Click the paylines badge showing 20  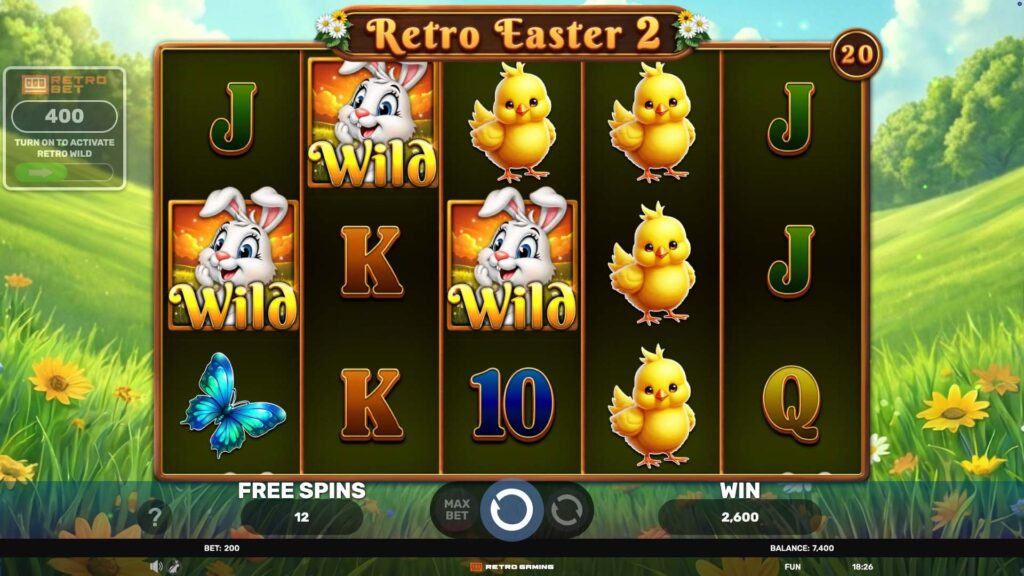click(855, 54)
